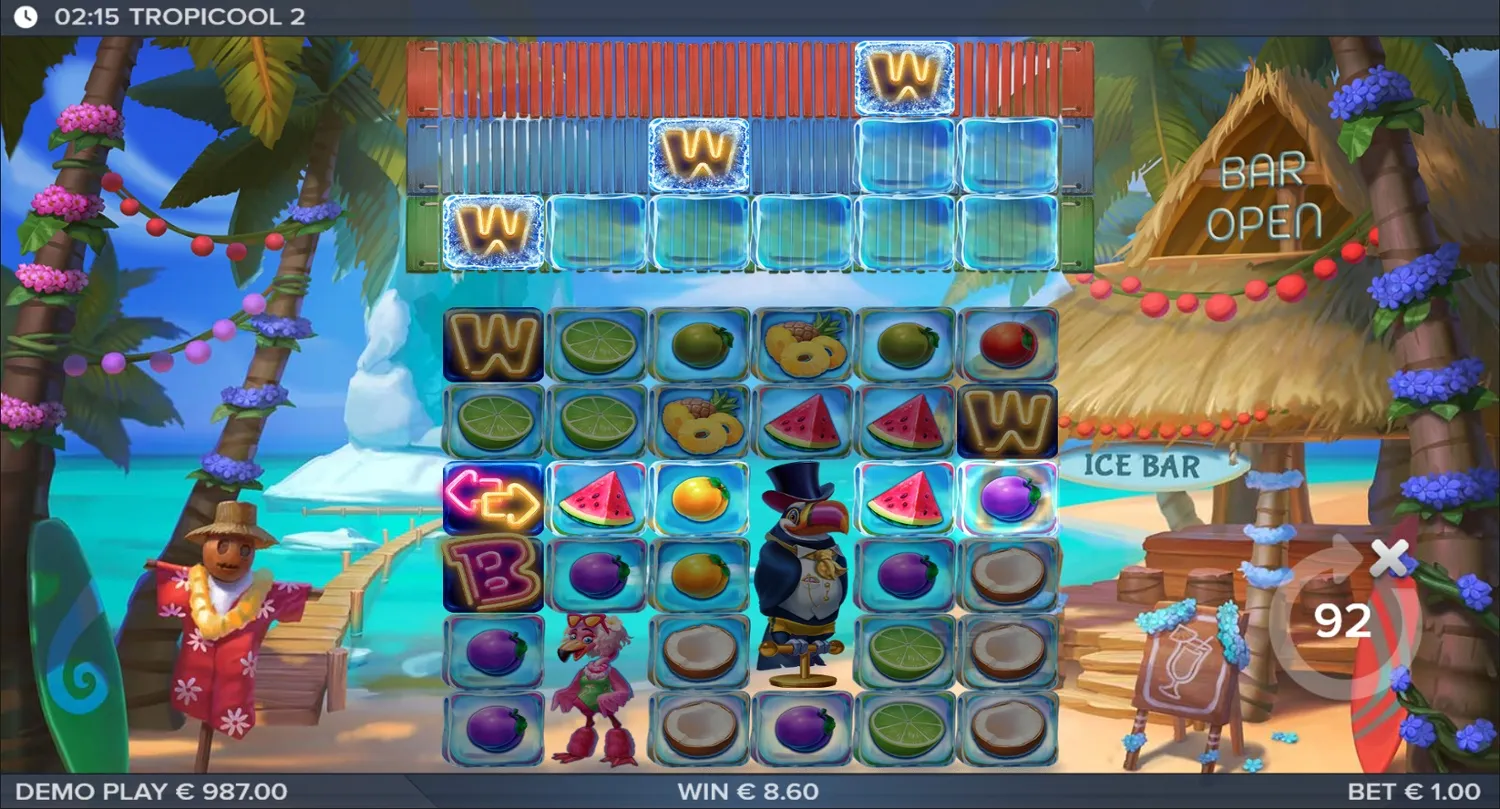Click the lime symbol on the leftmost reel
The height and width of the screenshot is (809, 1500).
tap(492, 420)
